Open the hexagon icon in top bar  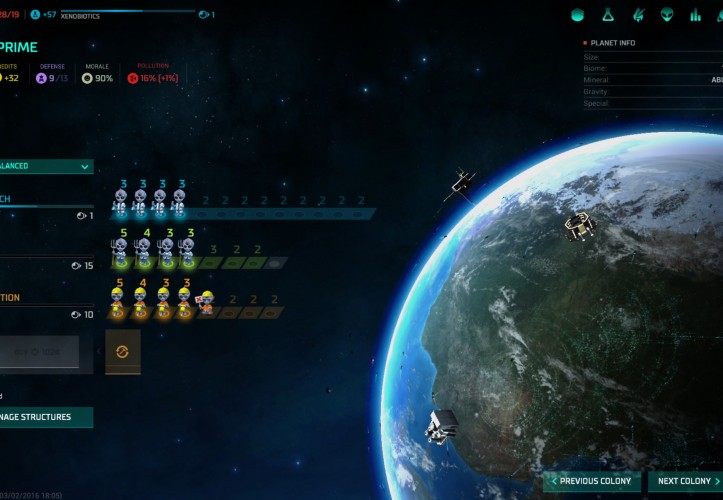pos(577,15)
